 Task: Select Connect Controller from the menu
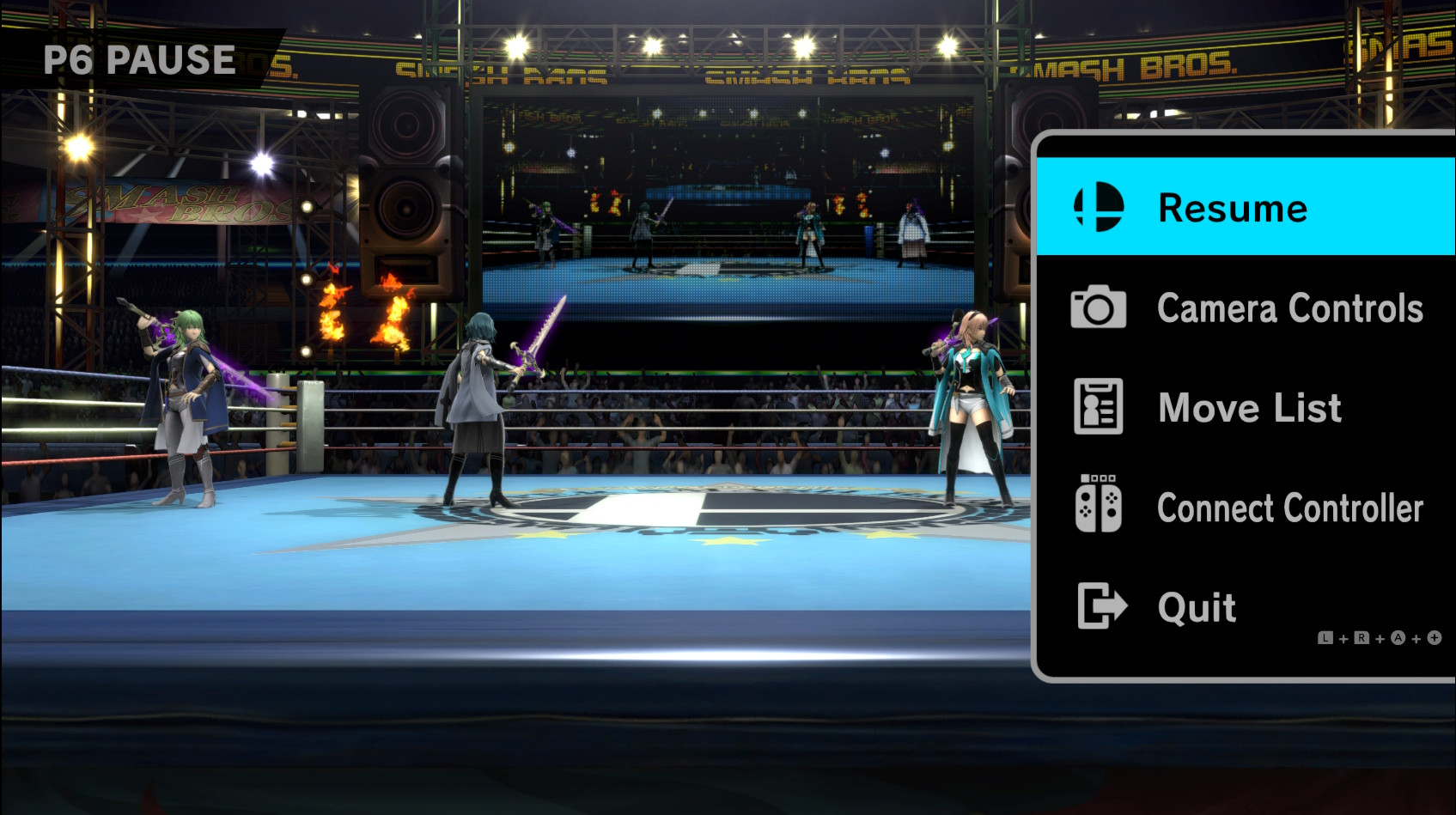(1290, 508)
